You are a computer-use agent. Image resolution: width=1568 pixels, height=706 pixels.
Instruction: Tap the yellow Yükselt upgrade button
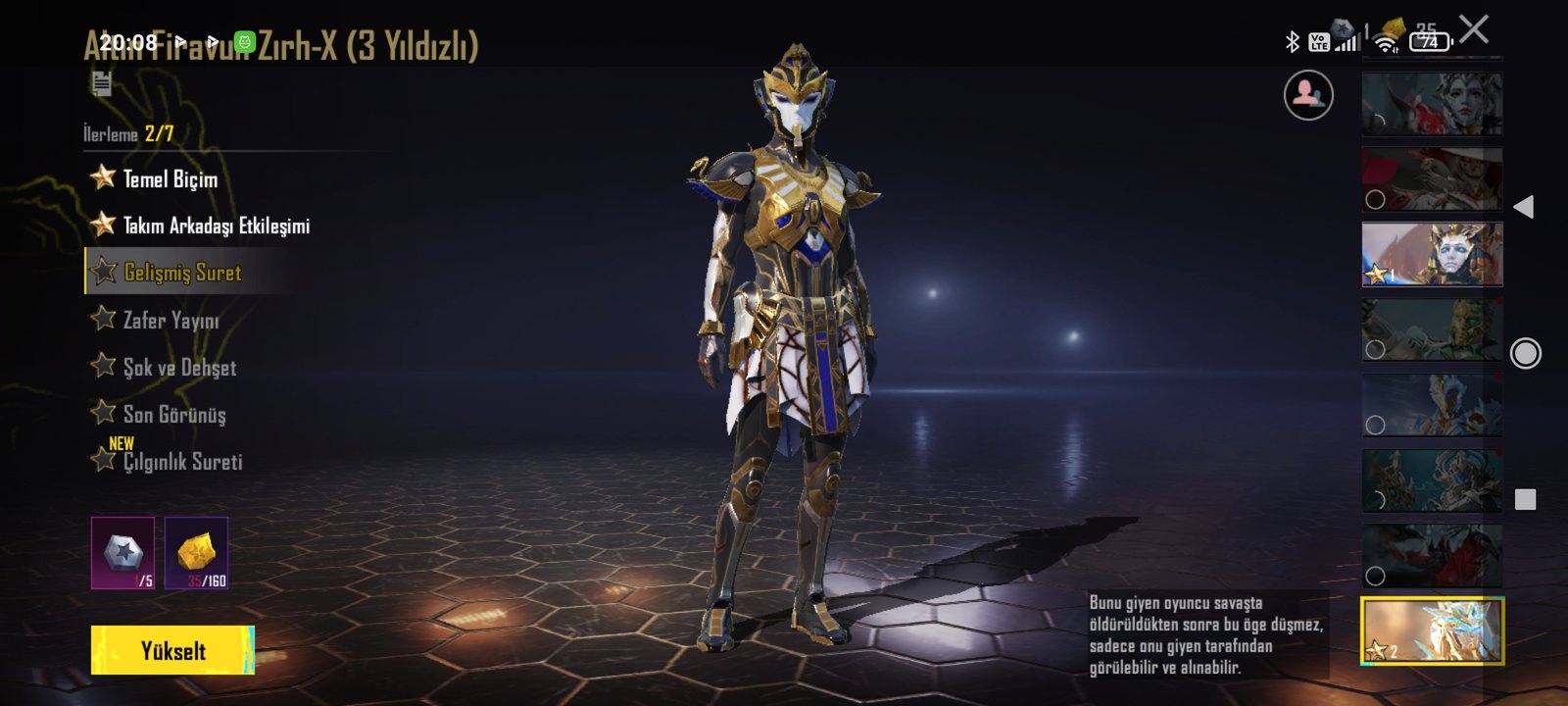(x=172, y=650)
